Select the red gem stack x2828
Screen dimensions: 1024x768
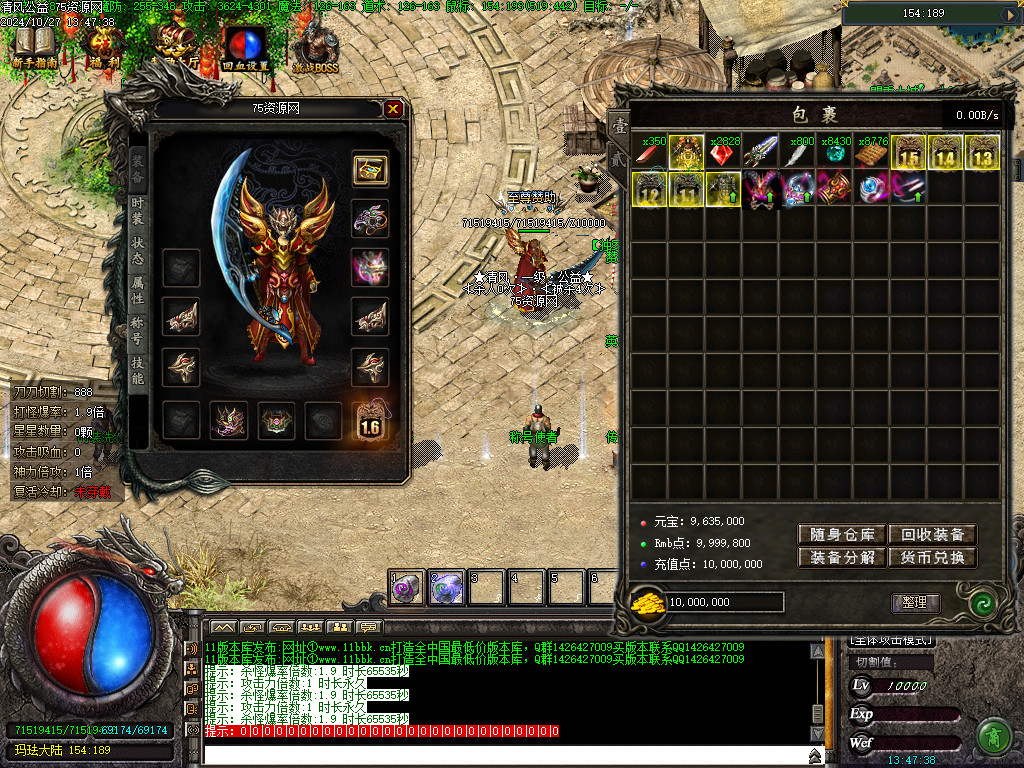pos(723,153)
